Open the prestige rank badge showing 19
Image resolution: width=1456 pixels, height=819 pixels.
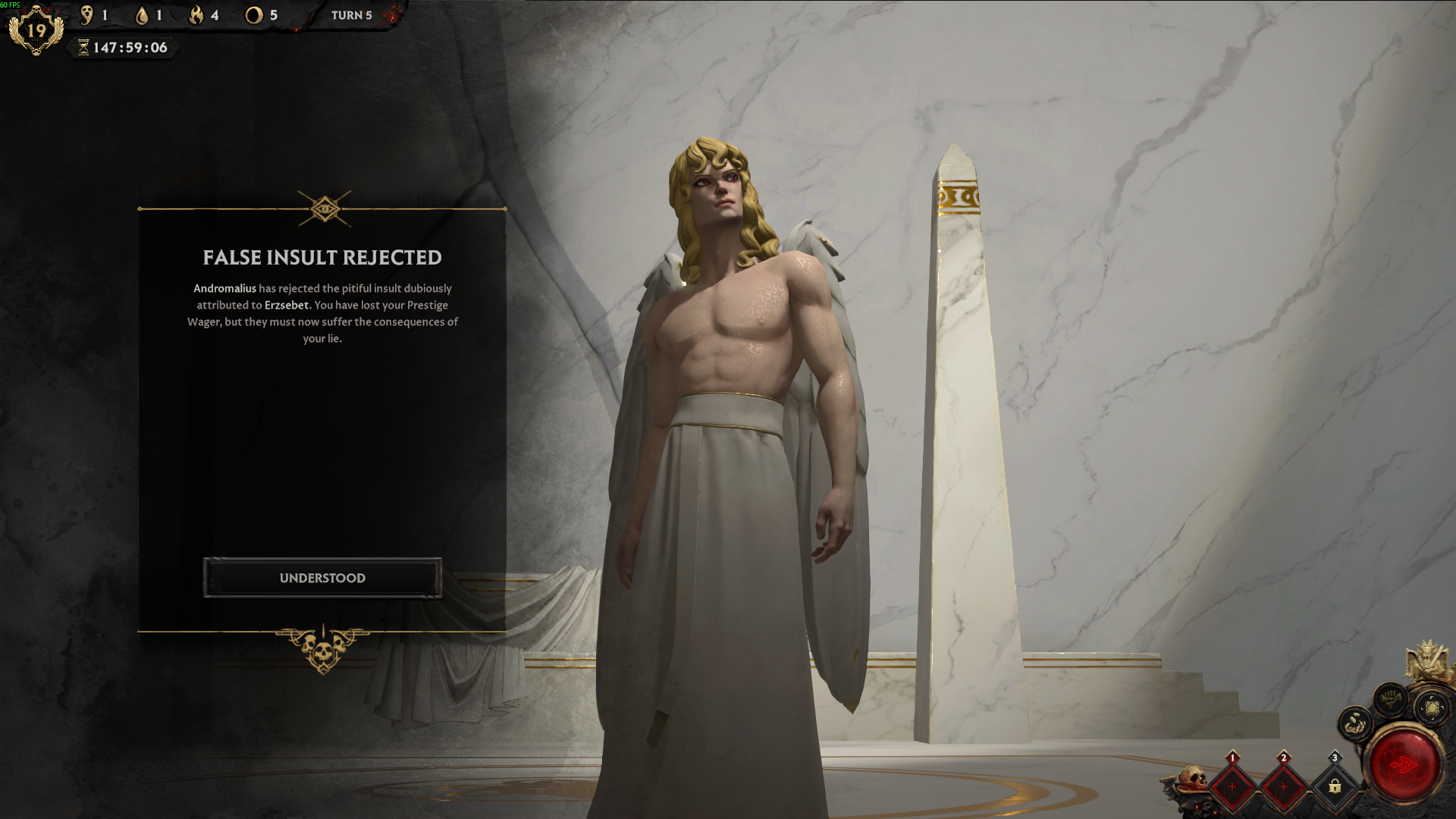pos(36,30)
